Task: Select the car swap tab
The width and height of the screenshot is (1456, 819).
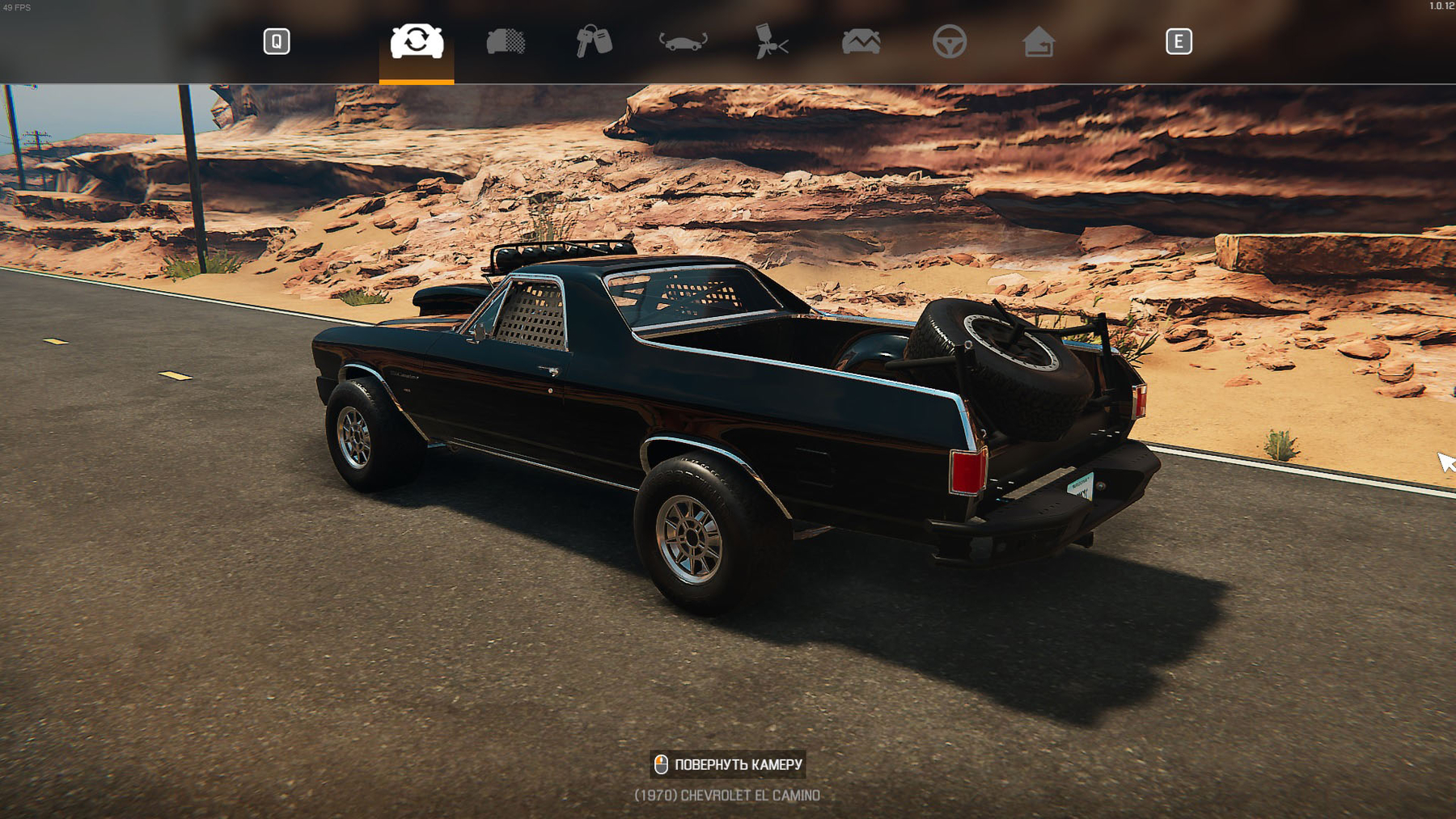Action: (417, 41)
